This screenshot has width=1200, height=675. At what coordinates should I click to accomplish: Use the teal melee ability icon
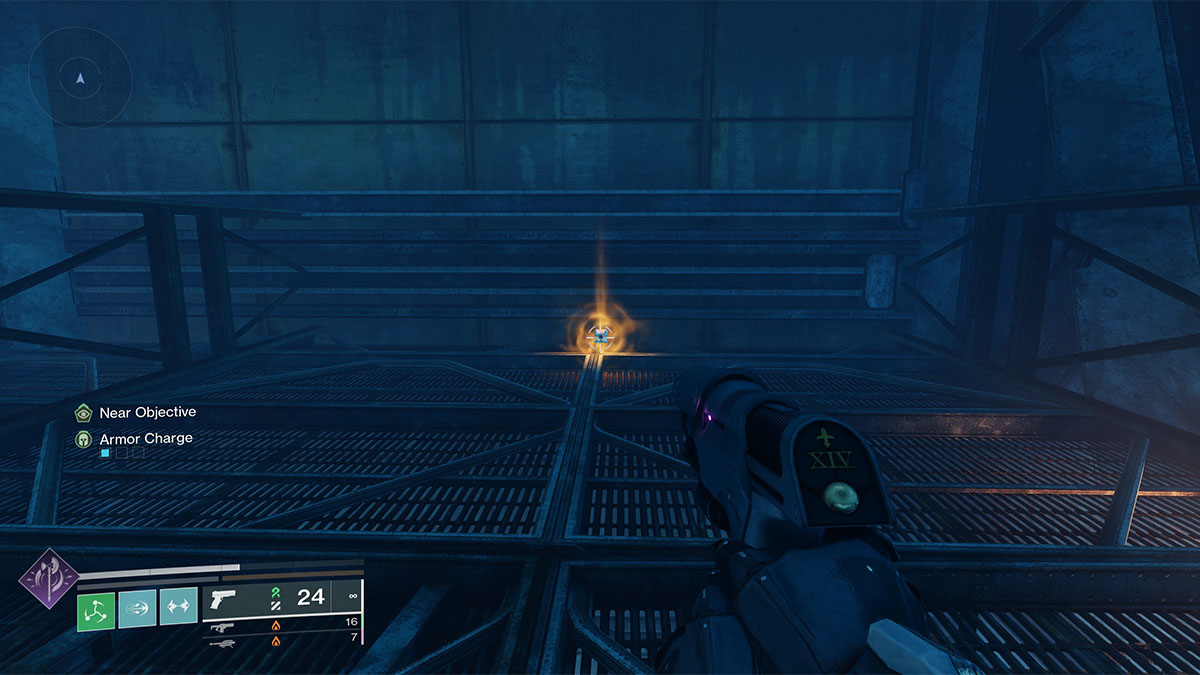click(137, 608)
